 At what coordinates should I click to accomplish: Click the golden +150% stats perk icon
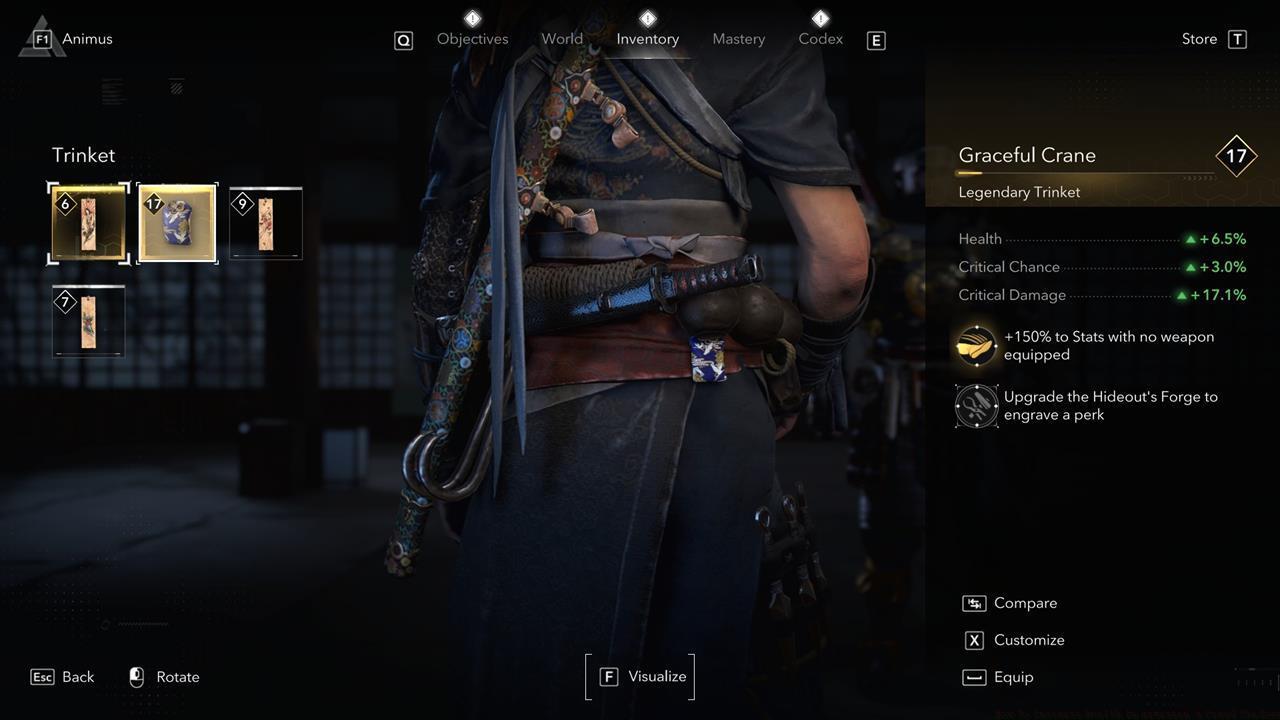coord(976,345)
